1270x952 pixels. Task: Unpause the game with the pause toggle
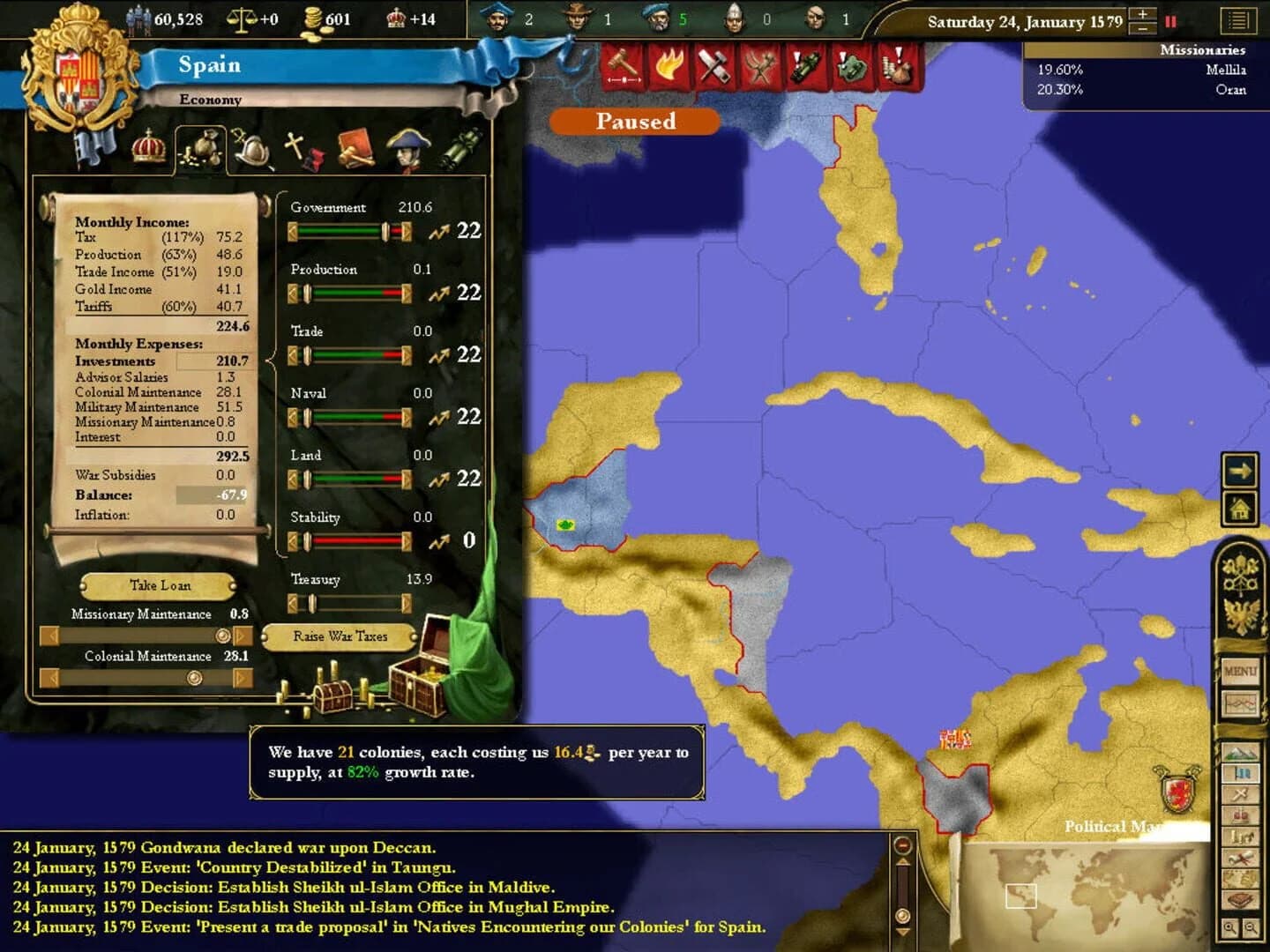[x=1169, y=22]
